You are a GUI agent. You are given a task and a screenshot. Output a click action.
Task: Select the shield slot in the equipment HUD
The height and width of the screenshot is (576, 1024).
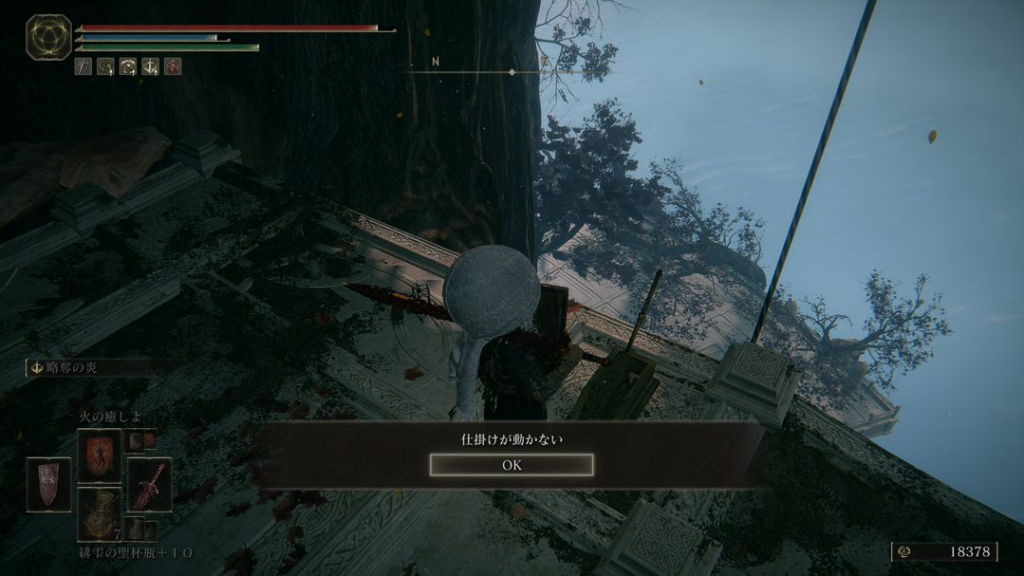click(48, 484)
